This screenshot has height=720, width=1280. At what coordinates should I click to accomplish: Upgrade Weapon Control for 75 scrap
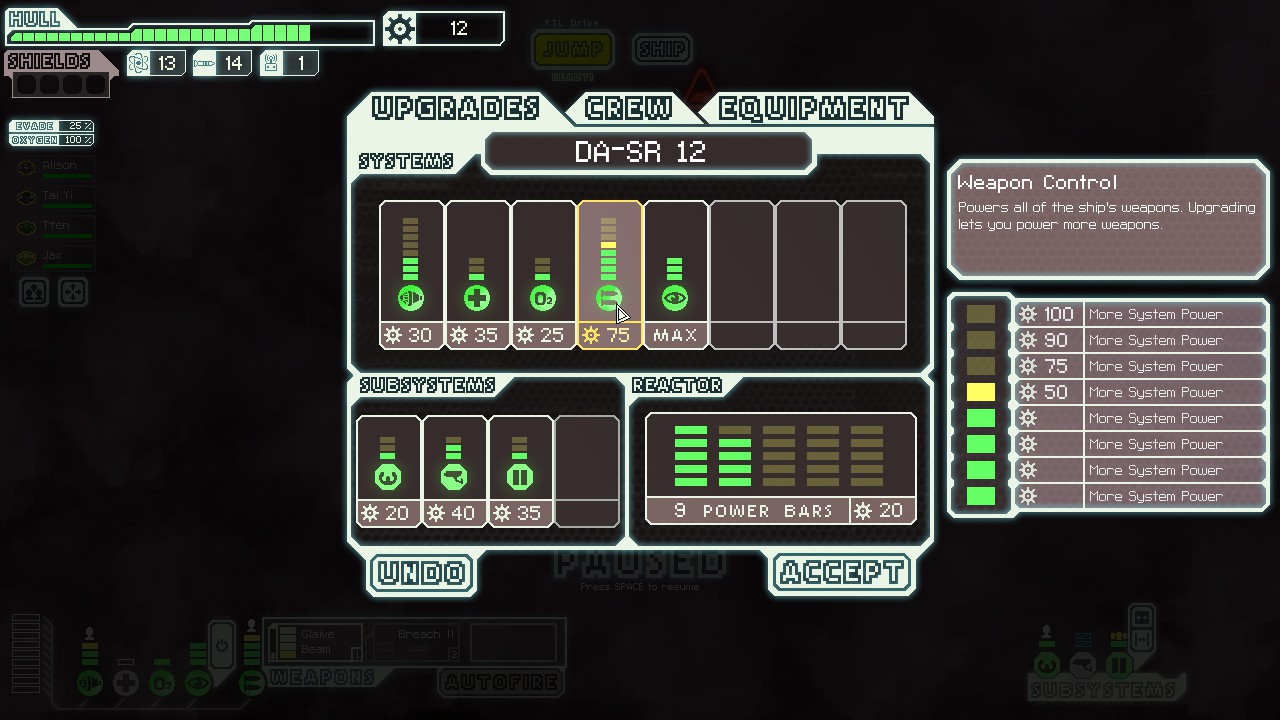(609, 274)
